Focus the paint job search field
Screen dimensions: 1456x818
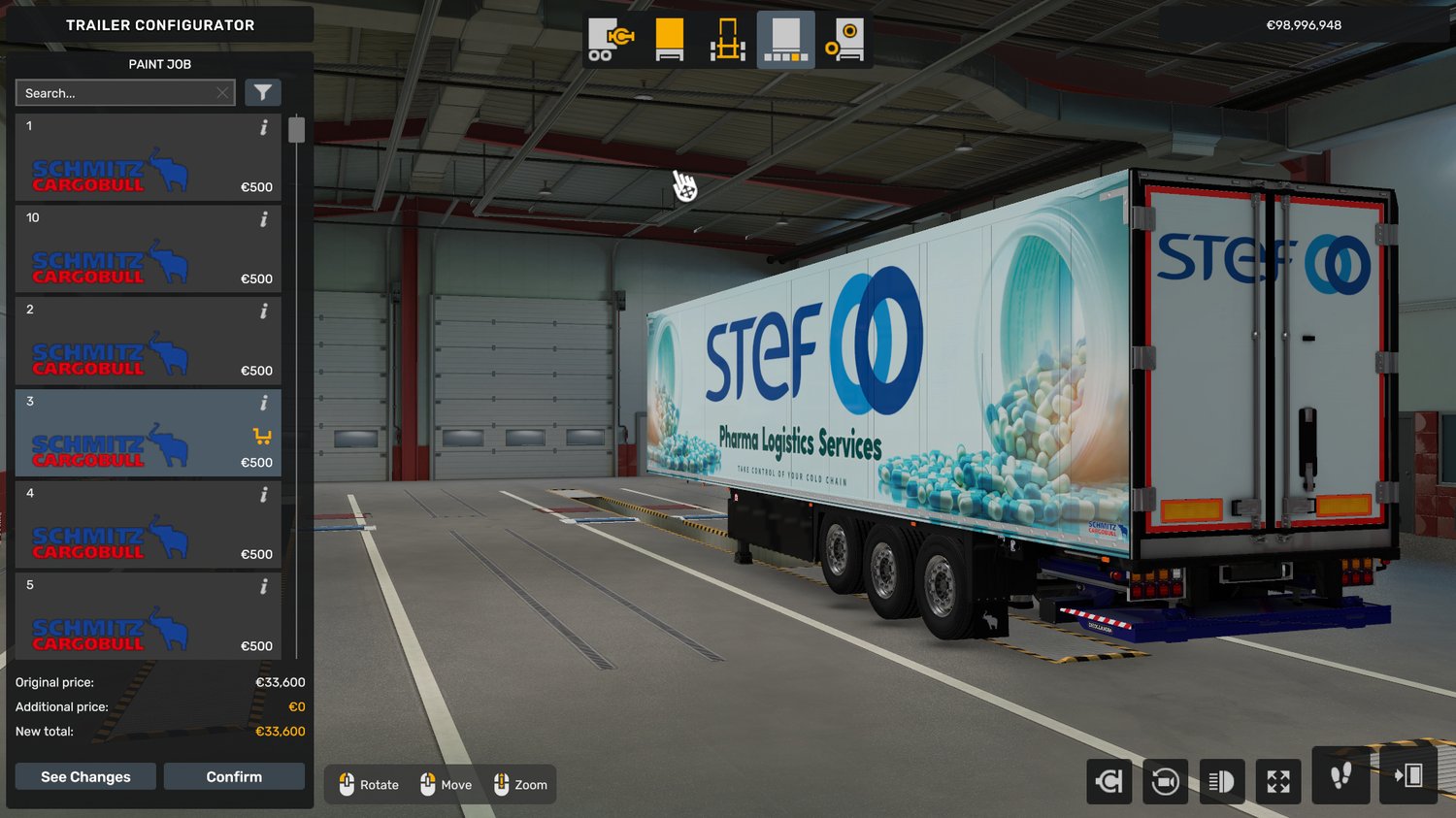coord(116,93)
